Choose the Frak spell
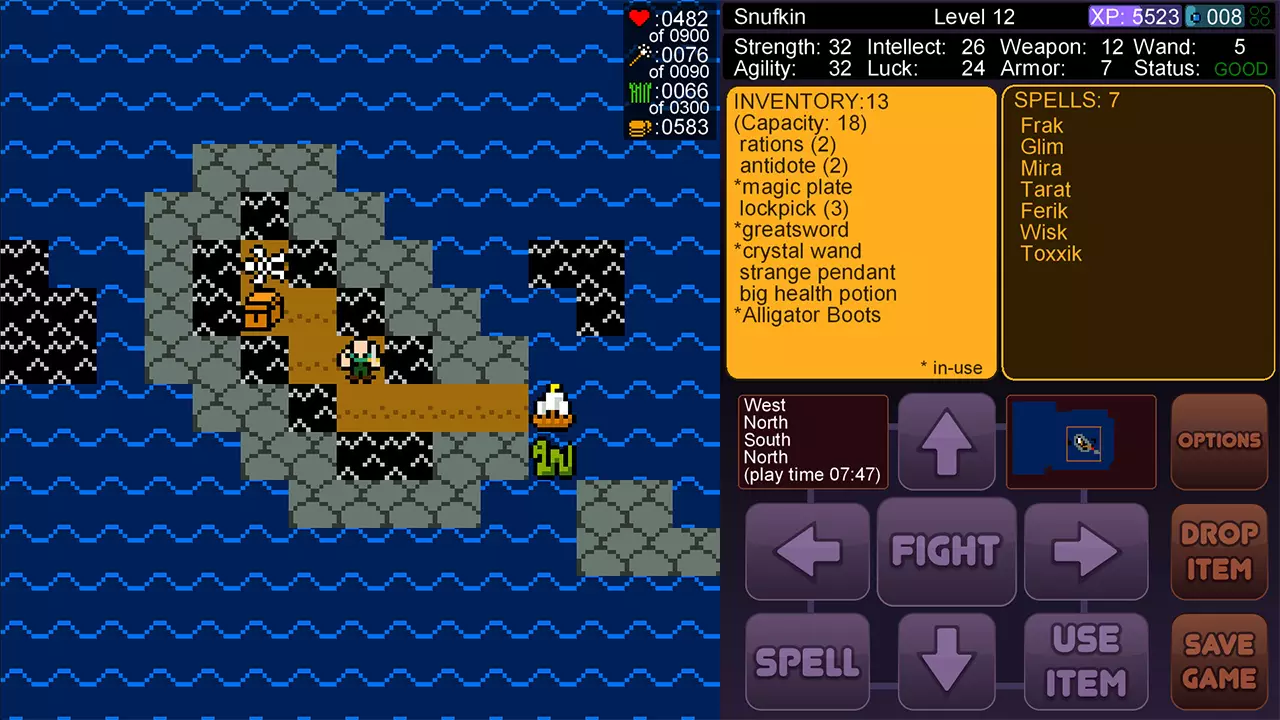The image size is (1280, 720). tap(1042, 126)
